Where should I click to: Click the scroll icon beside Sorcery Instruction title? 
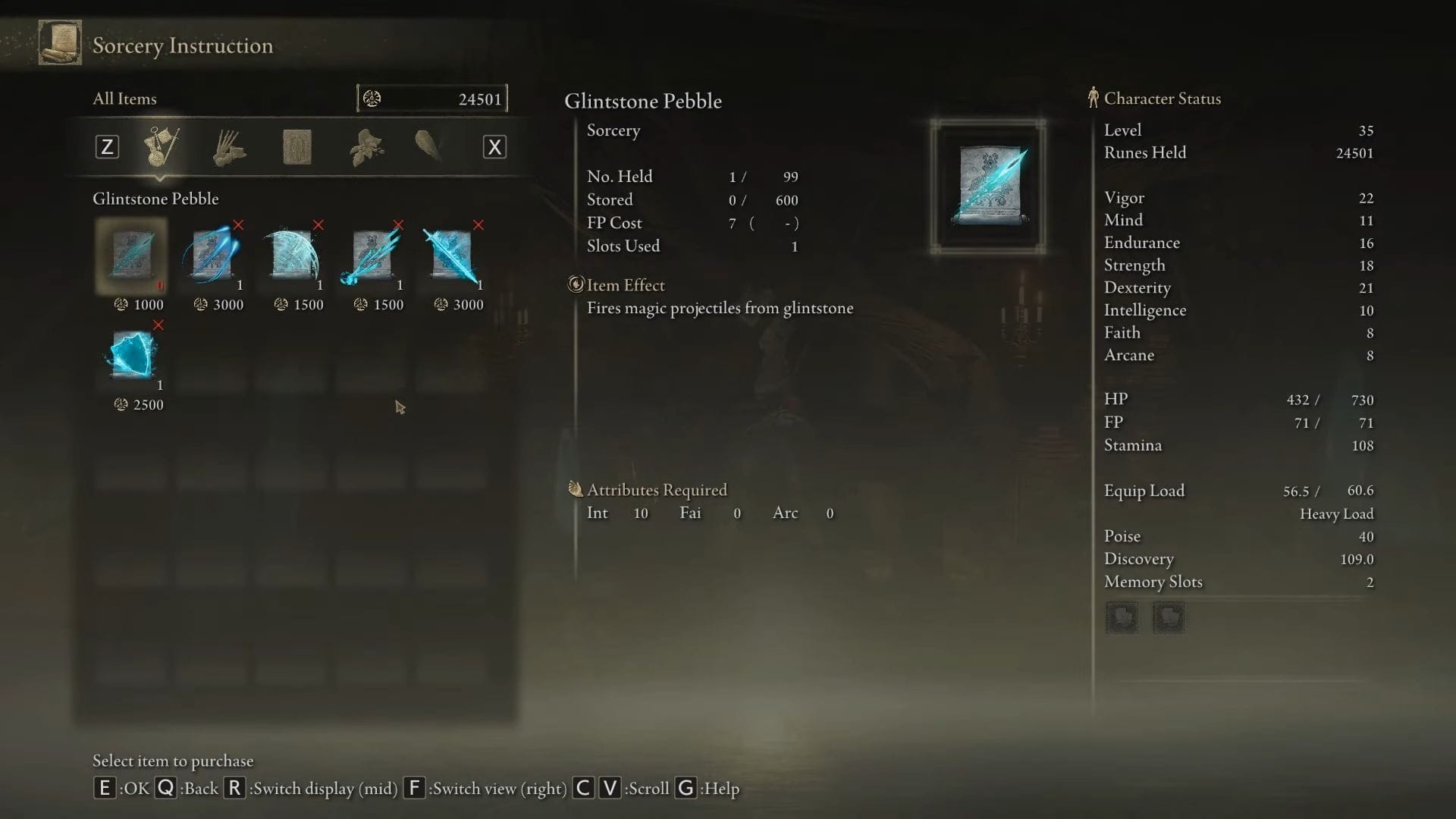(58, 42)
